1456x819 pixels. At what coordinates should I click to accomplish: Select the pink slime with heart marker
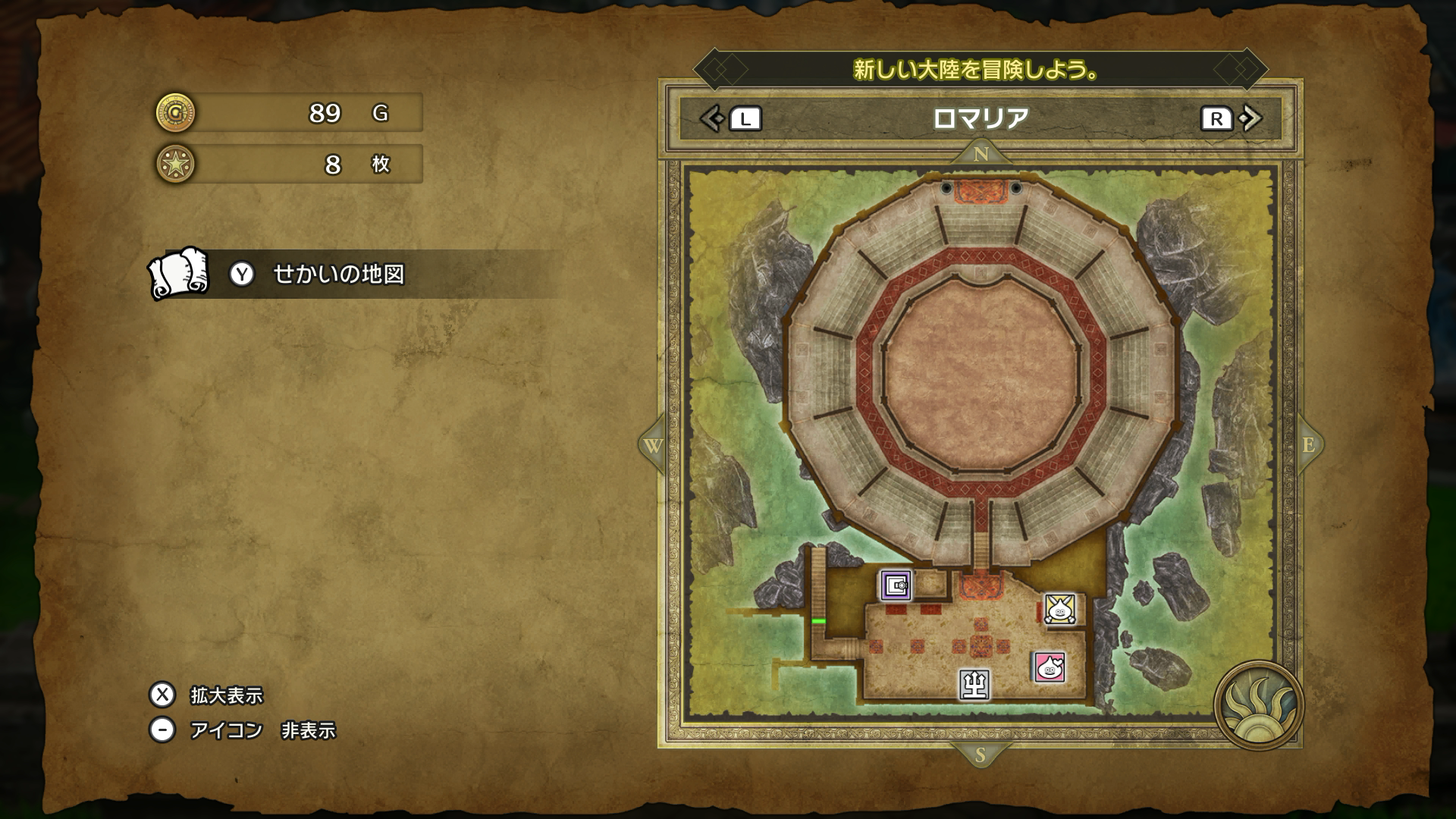(1050, 667)
